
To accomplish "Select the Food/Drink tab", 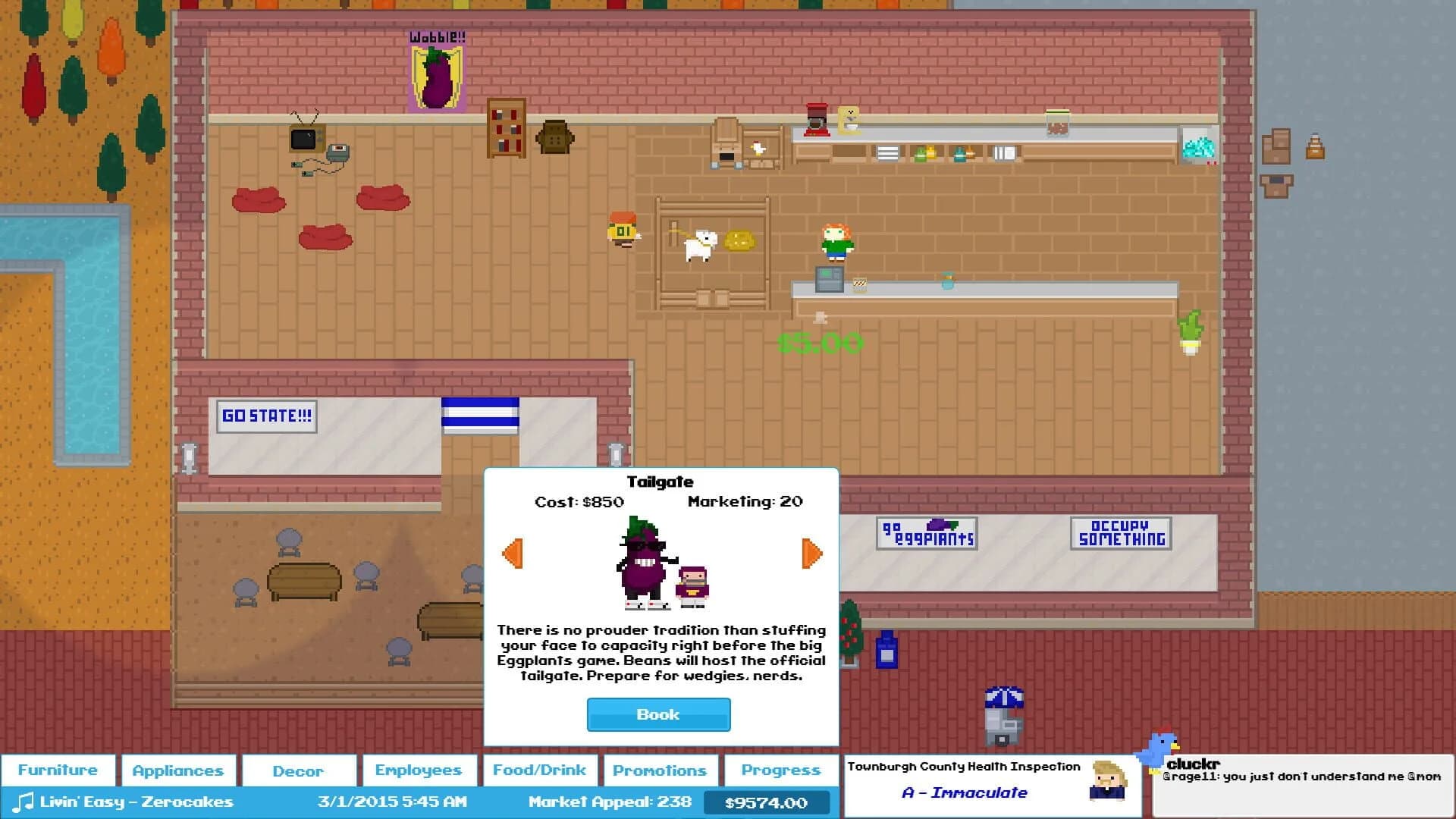I will 540,770.
